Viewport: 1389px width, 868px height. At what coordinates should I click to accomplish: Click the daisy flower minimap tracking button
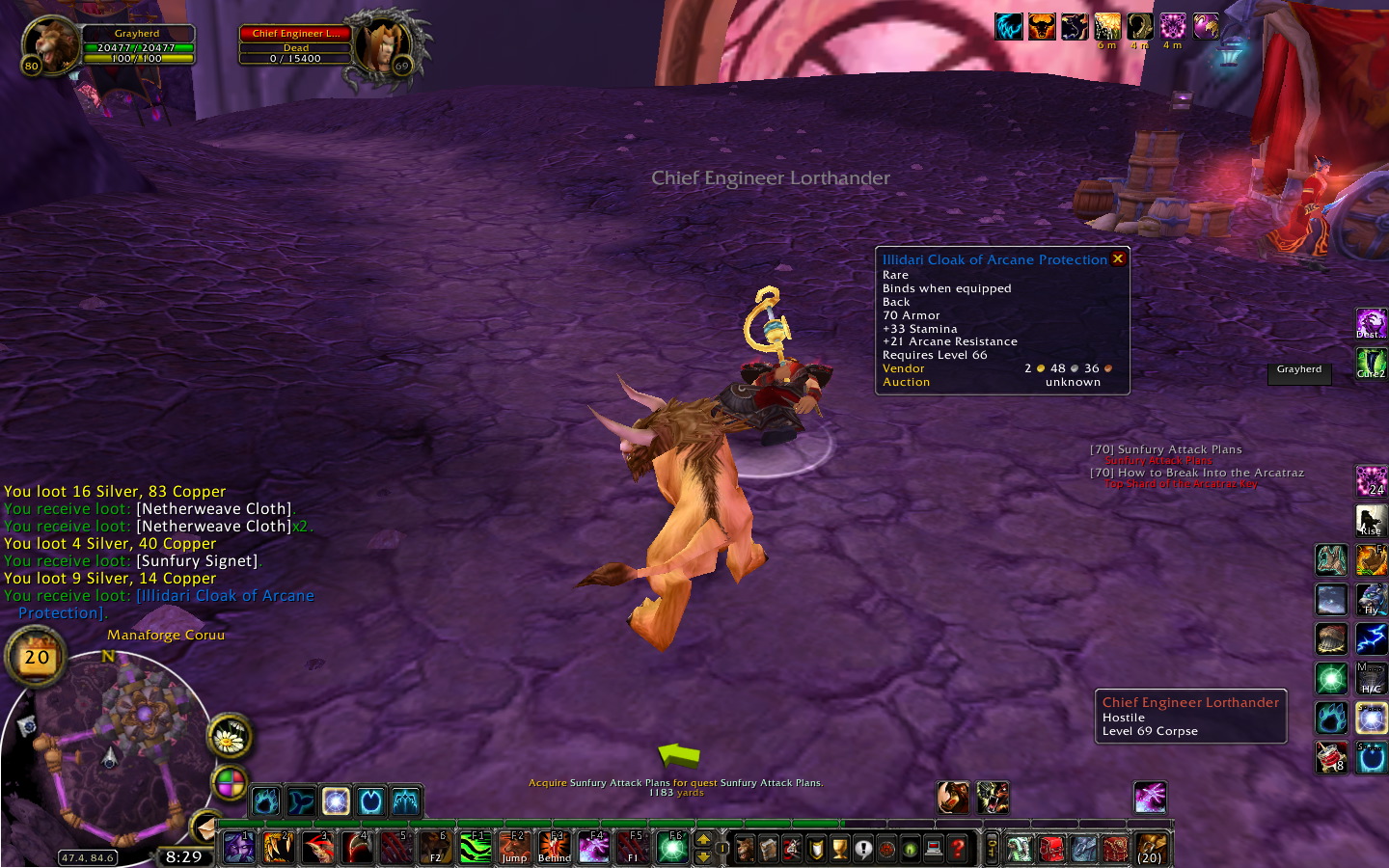click(x=230, y=739)
